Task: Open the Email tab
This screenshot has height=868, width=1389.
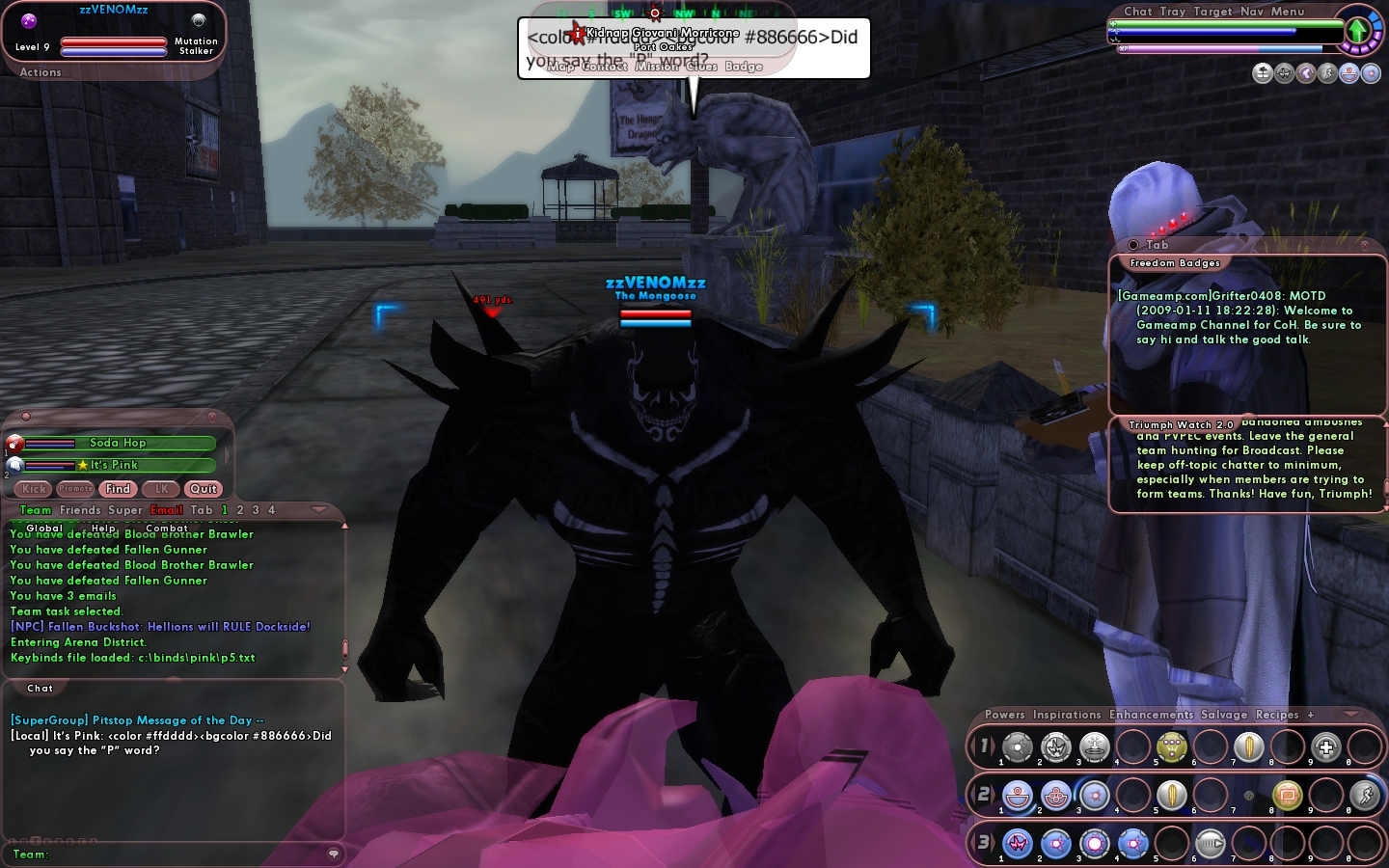Action: pyautogui.click(x=166, y=510)
